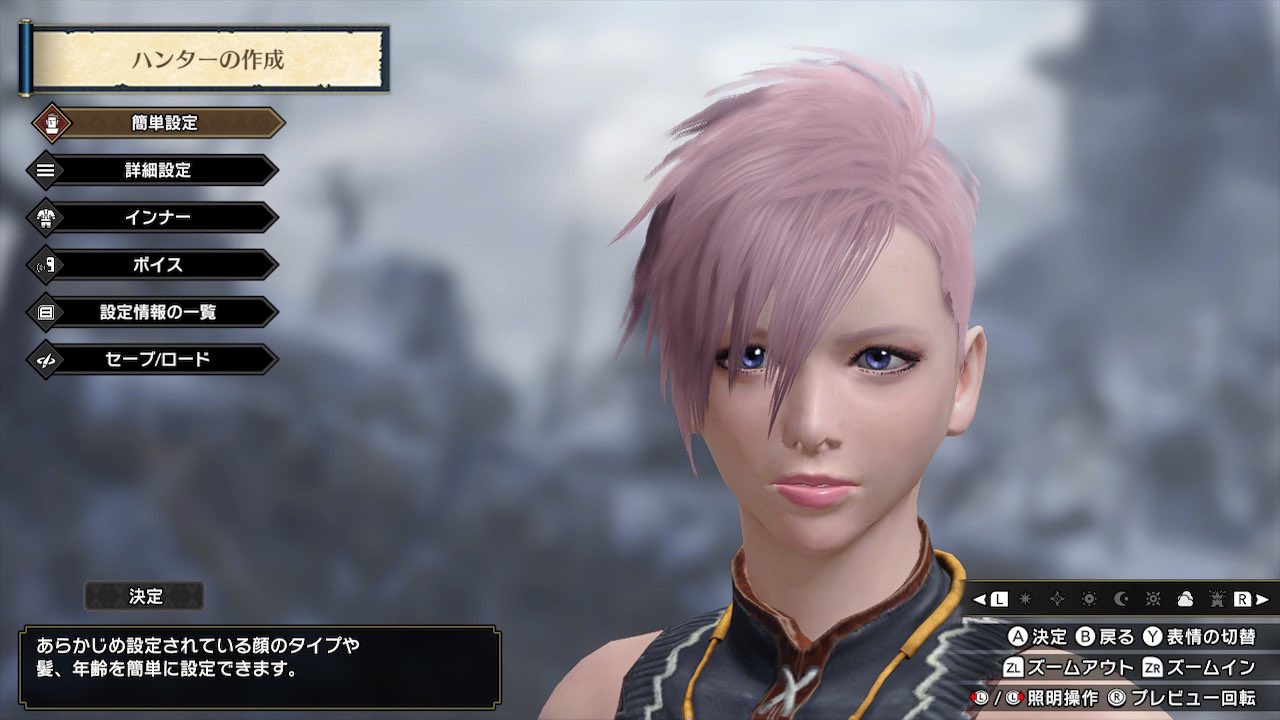
Task: Click R▶ to cycle lighting presets right
Action: (x=1253, y=600)
